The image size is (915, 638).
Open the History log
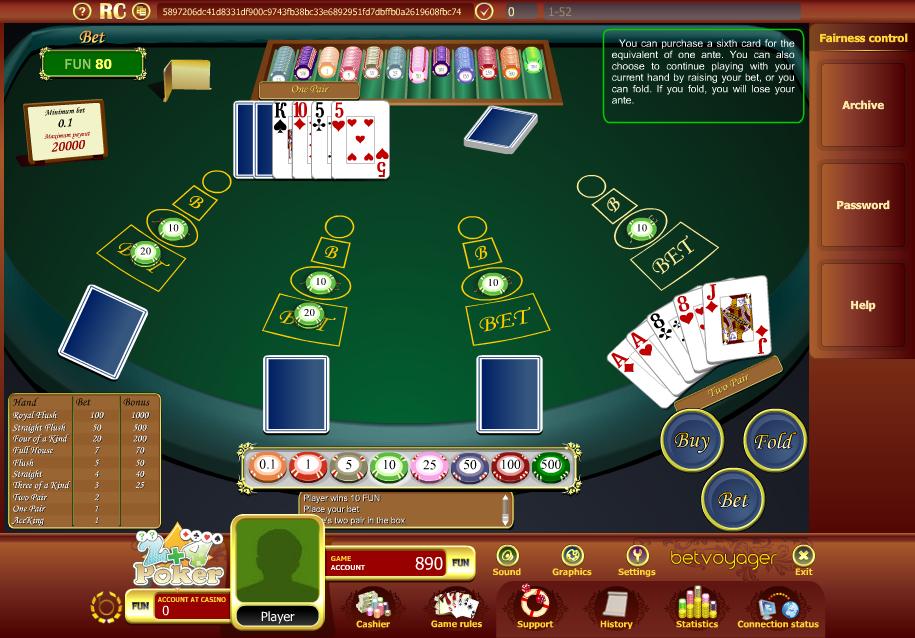616,608
